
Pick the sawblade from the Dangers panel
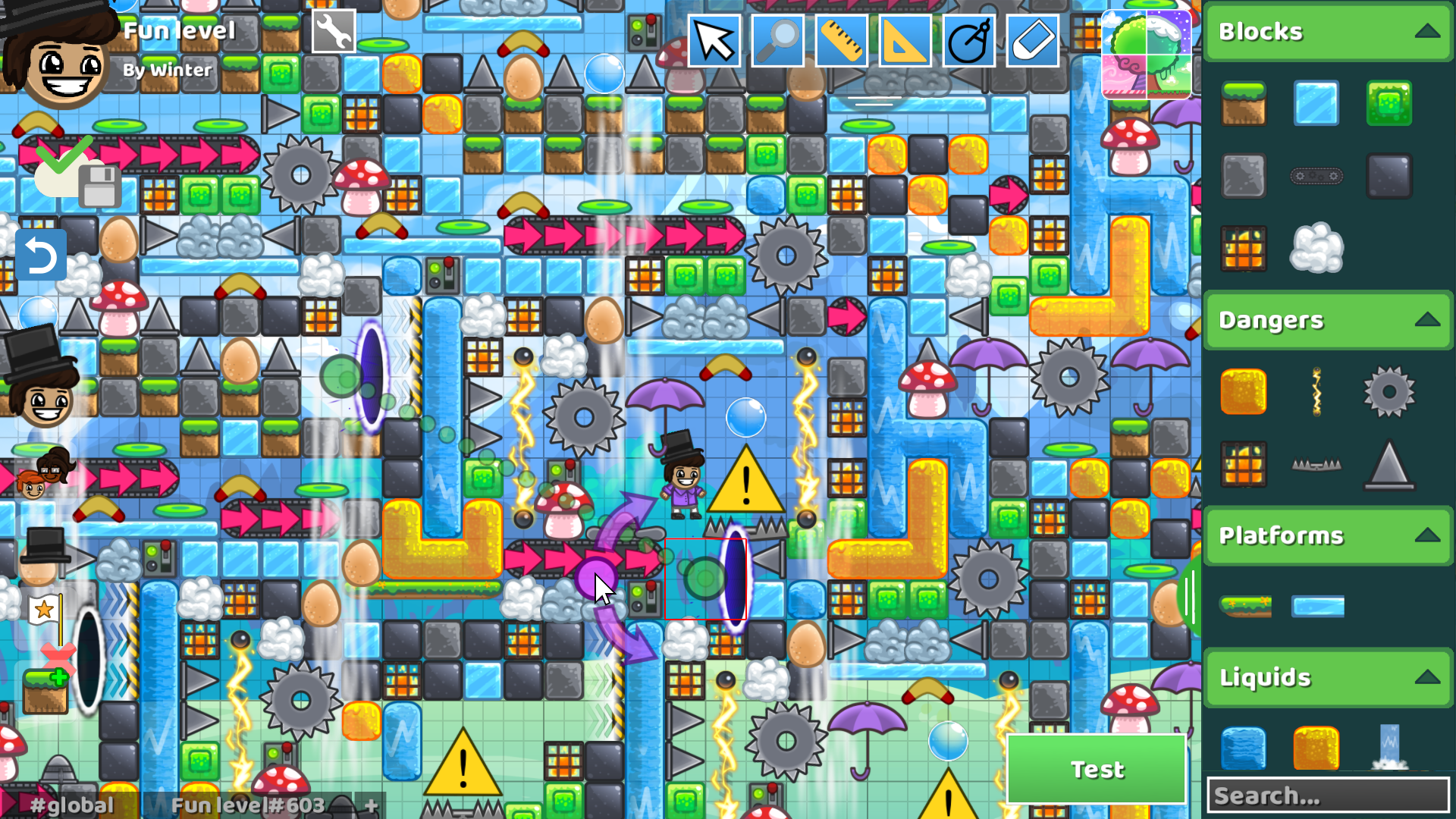point(1388,393)
